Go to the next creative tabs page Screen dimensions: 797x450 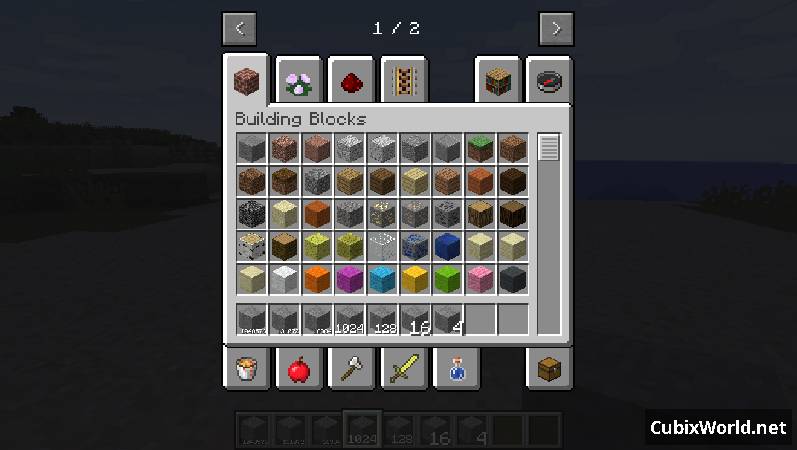click(x=556, y=28)
